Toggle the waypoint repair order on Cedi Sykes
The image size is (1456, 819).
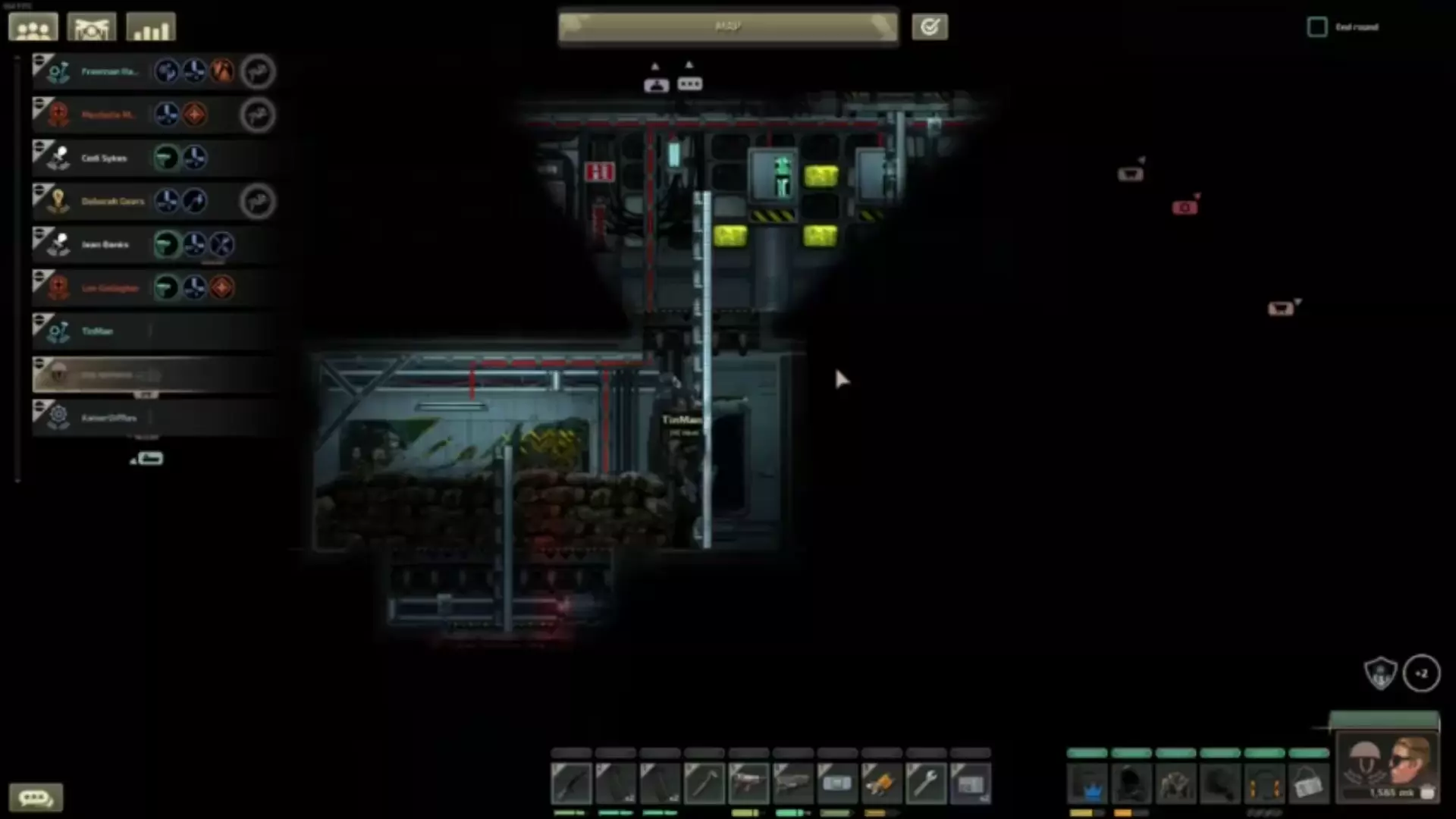[x=168, y=157]
